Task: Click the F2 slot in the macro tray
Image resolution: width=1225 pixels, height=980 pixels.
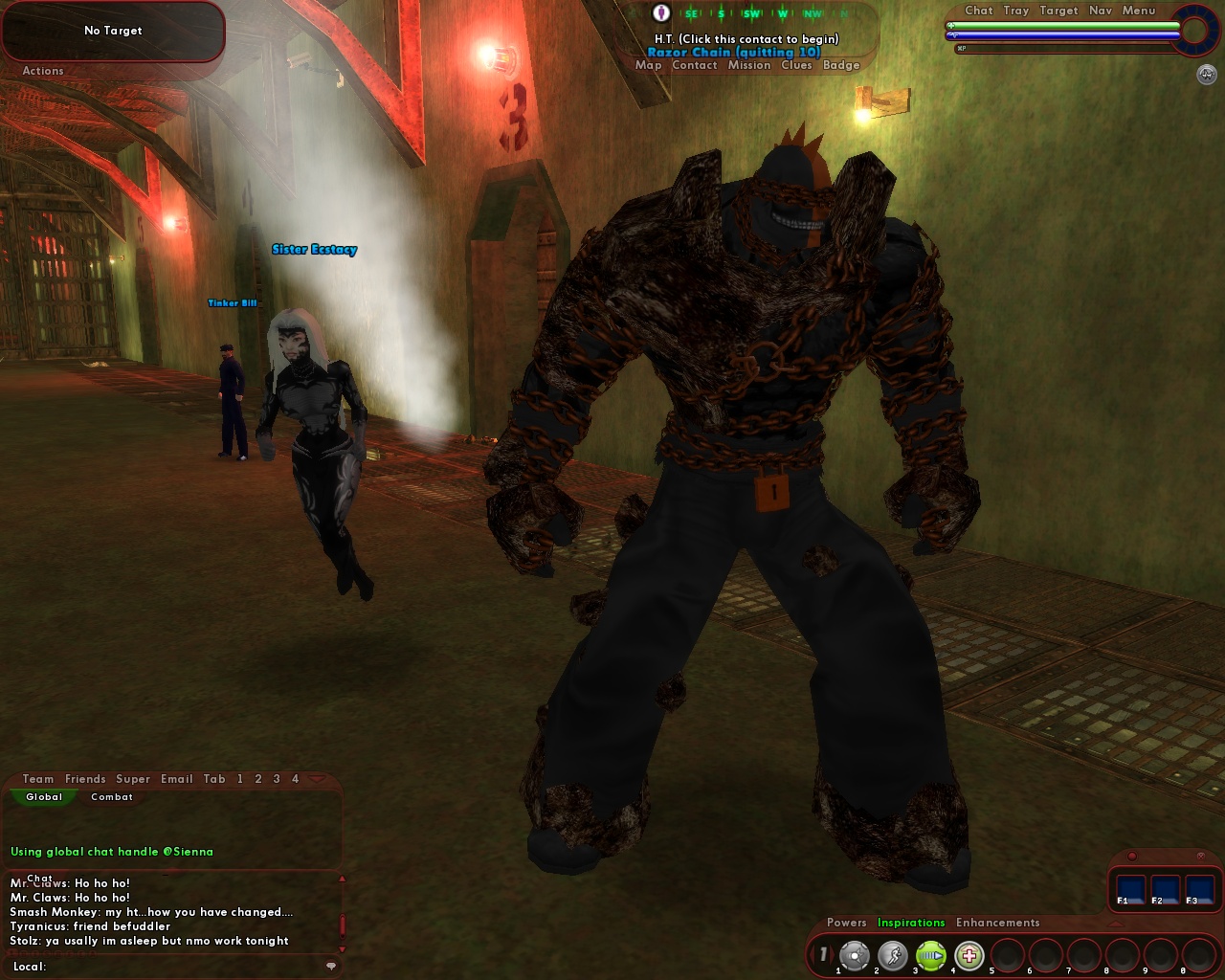Action: click(x=1165, y=889)
